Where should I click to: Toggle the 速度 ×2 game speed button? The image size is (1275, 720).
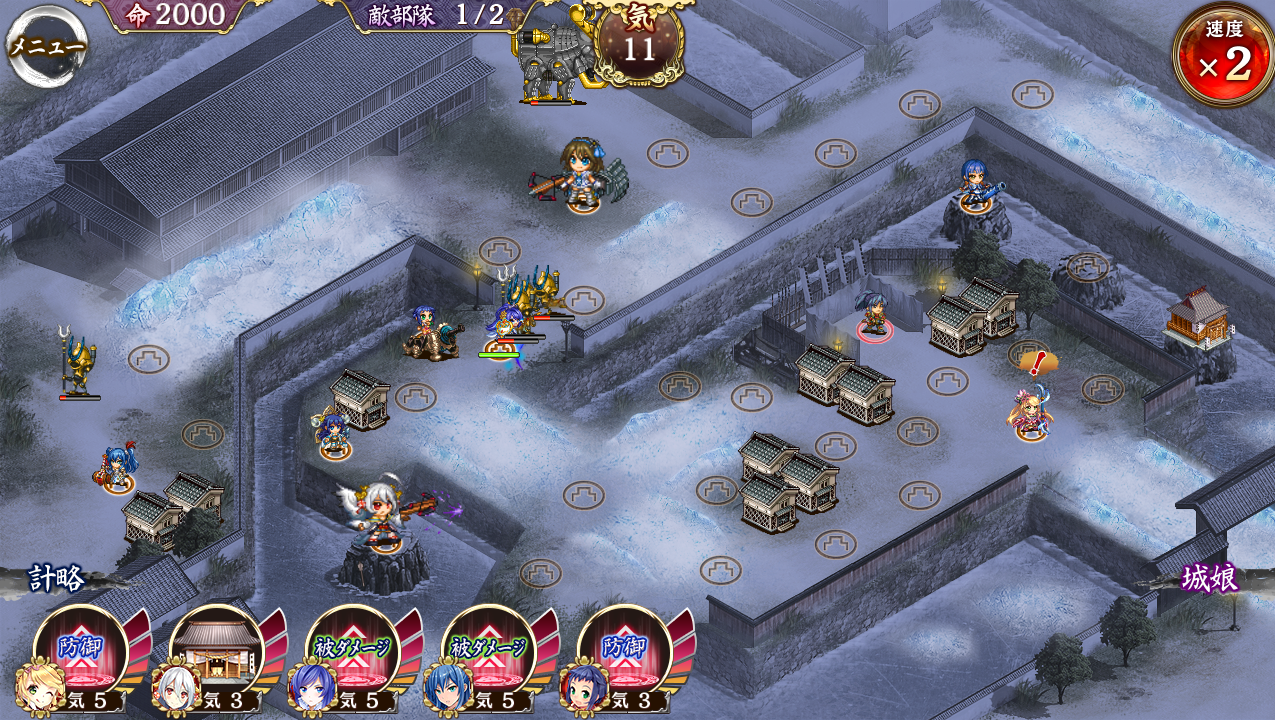click(x=1224, y=56)
